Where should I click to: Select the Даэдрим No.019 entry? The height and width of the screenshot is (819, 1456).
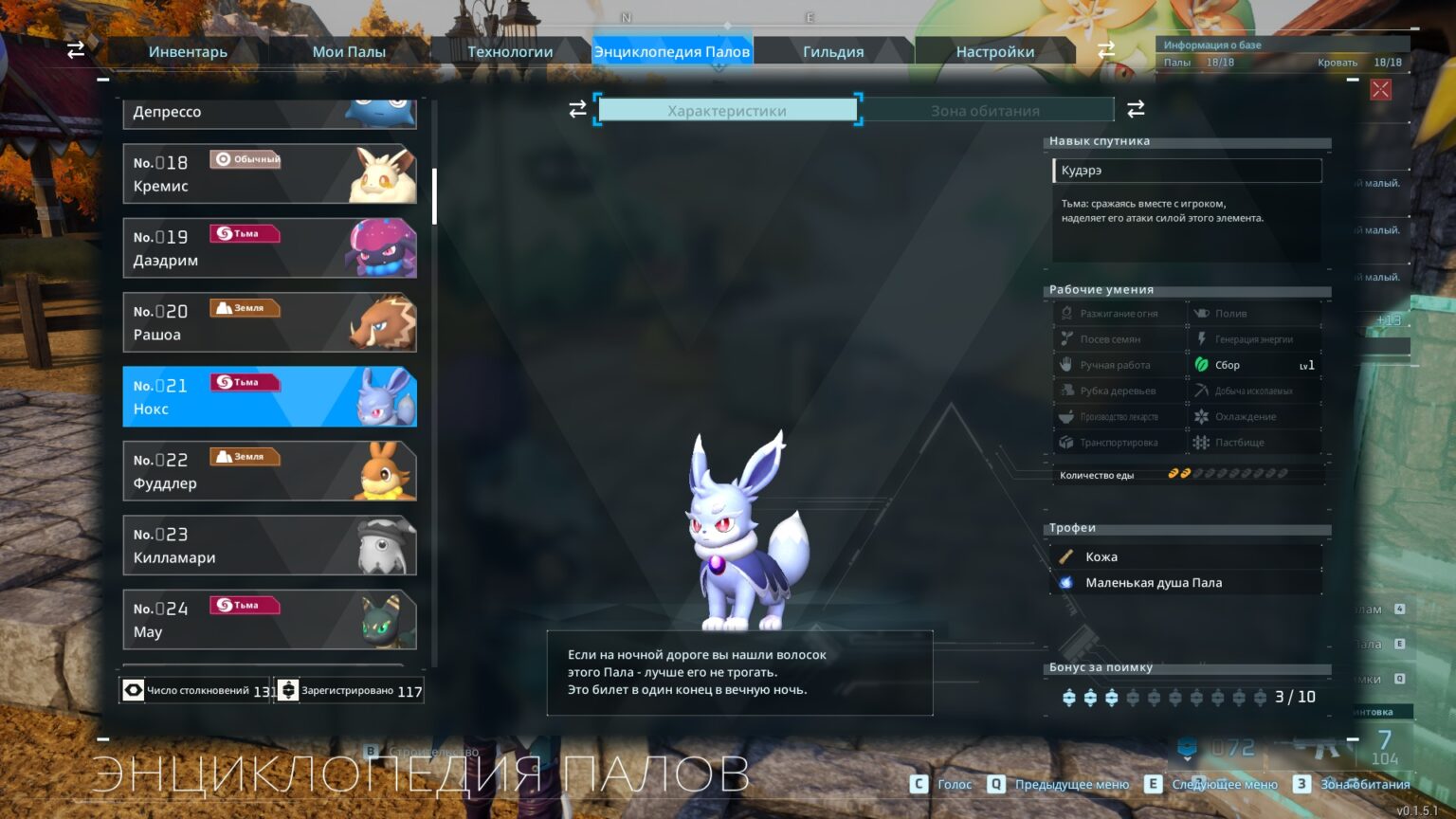coord(269,248)
